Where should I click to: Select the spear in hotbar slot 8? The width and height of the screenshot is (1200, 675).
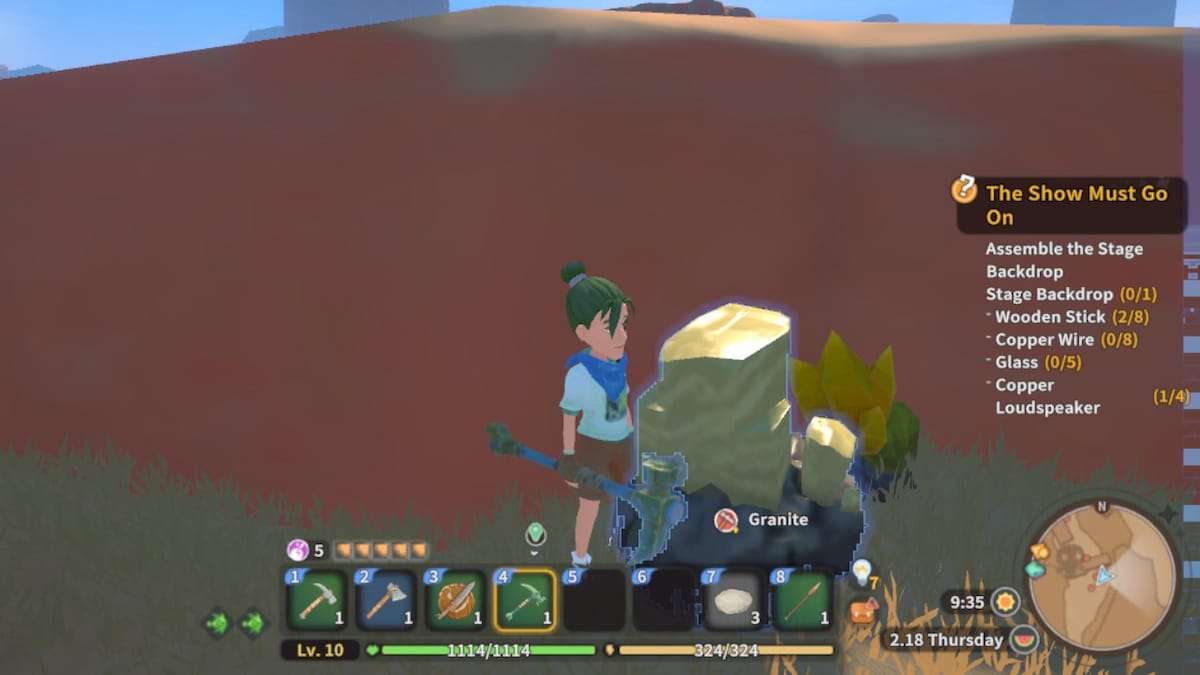[803, 600]
